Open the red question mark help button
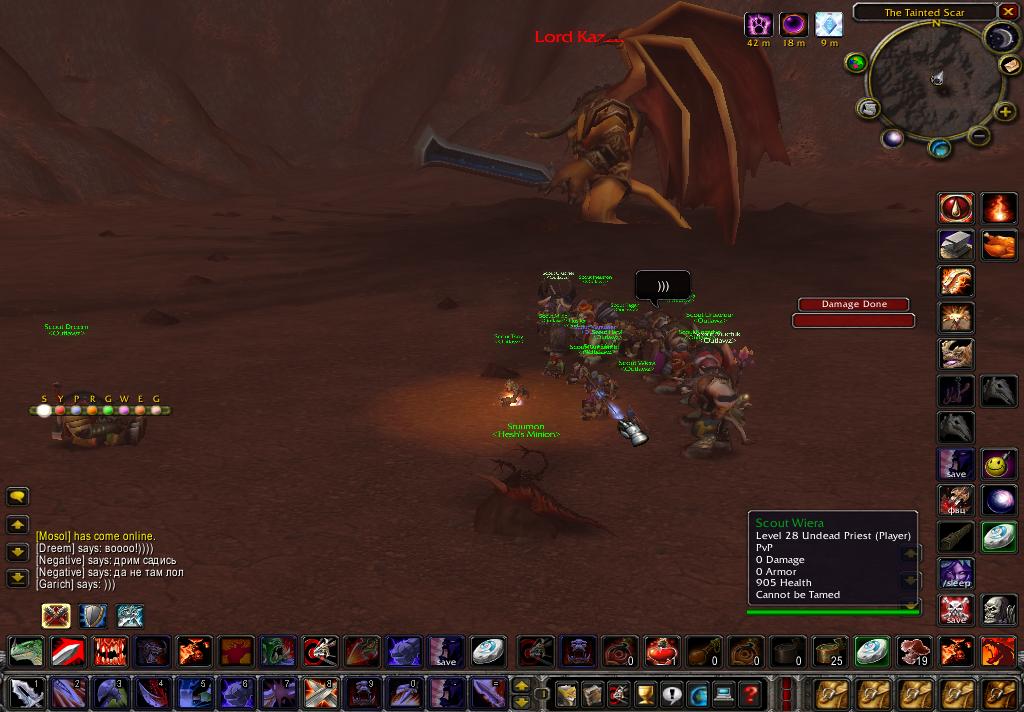The height and width of the screenshot is (712, 1024). tap(749, 693)
